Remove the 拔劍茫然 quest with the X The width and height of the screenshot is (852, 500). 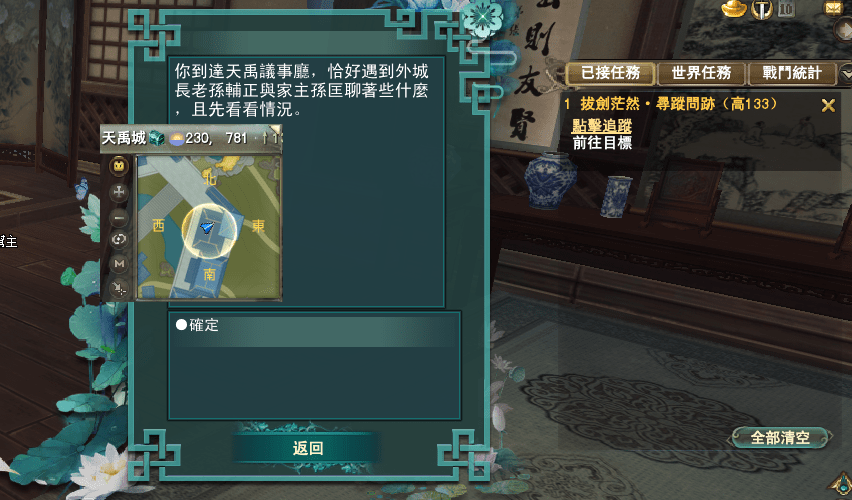click(x=827, y=105)
